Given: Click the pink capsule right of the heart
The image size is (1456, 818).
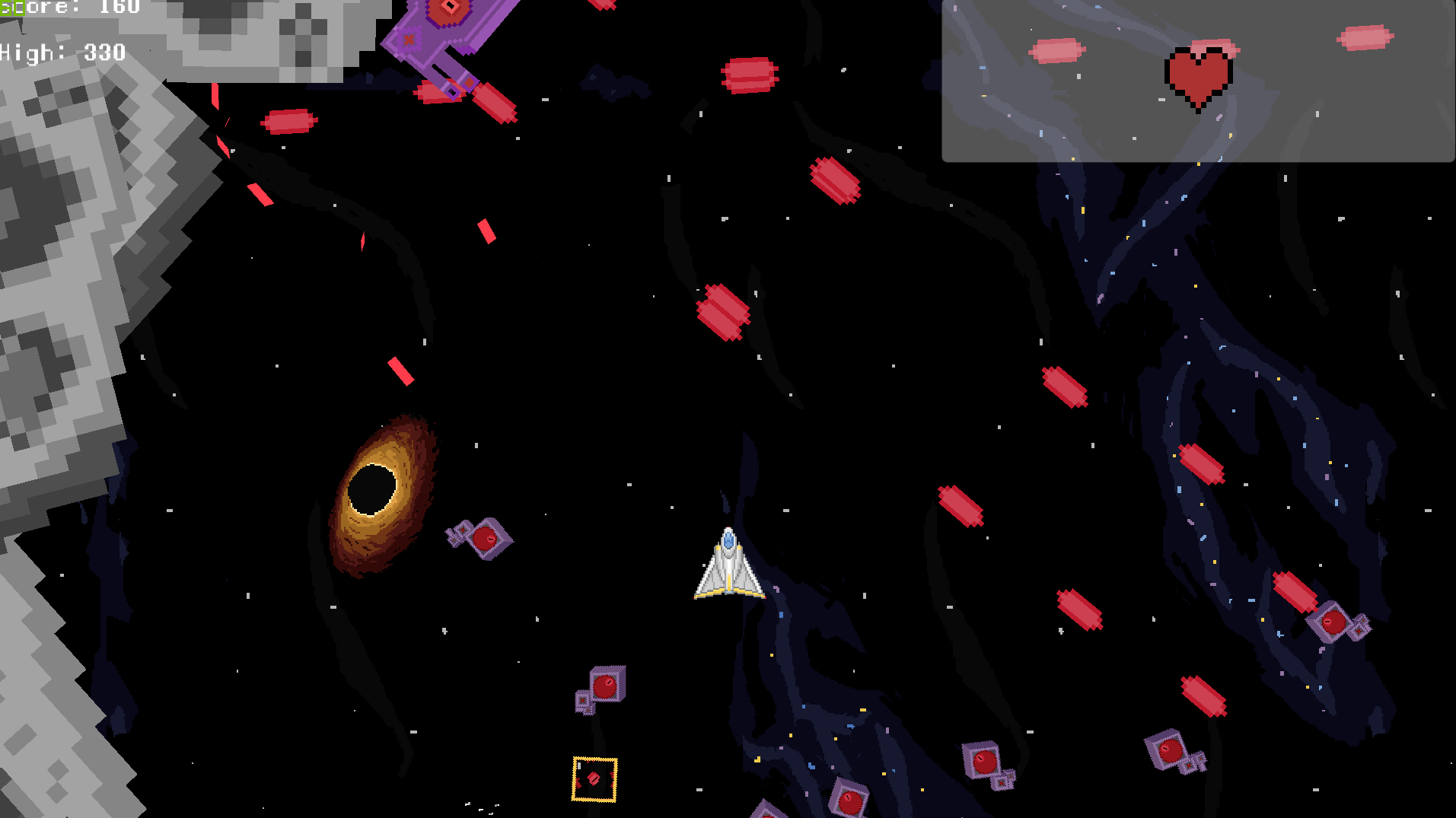Looking at the screenshot, I should click(1366, 38).
